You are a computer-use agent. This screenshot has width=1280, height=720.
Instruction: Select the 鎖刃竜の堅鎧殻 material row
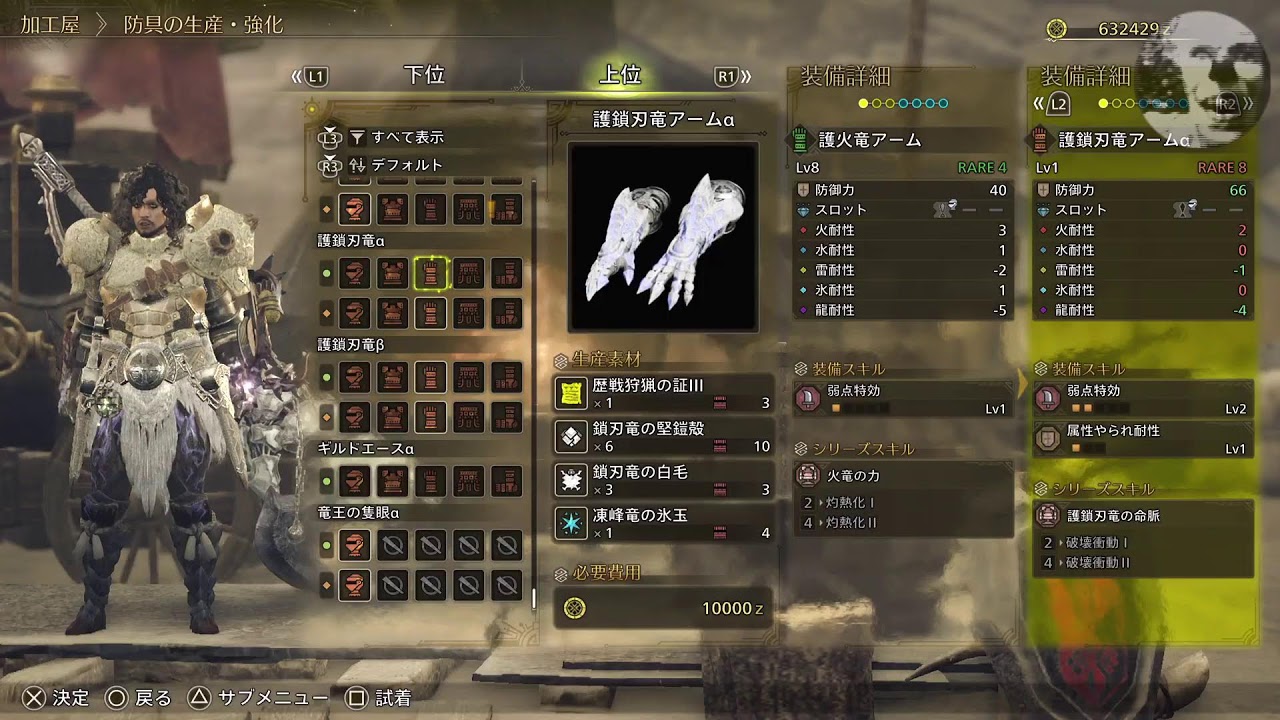663,437
